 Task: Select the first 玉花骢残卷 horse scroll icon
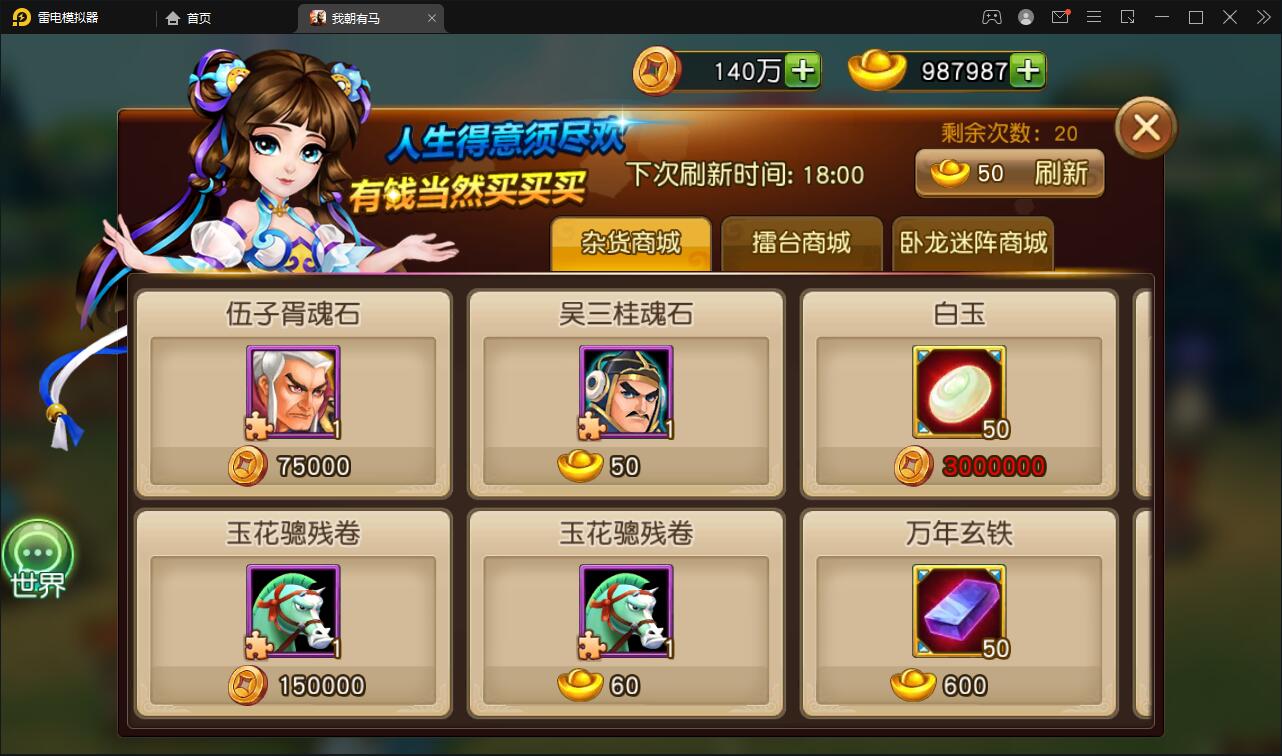(293, 610)
